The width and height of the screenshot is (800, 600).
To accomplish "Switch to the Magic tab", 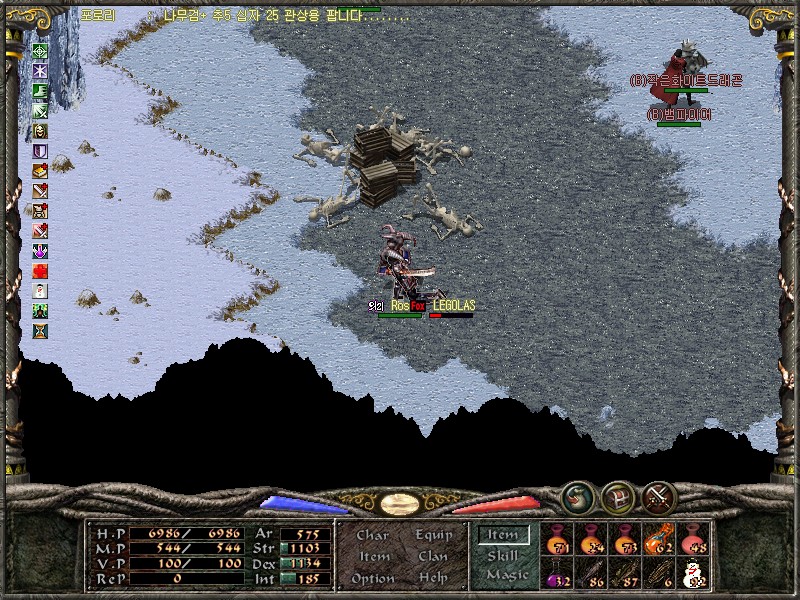I will [505, 576].
